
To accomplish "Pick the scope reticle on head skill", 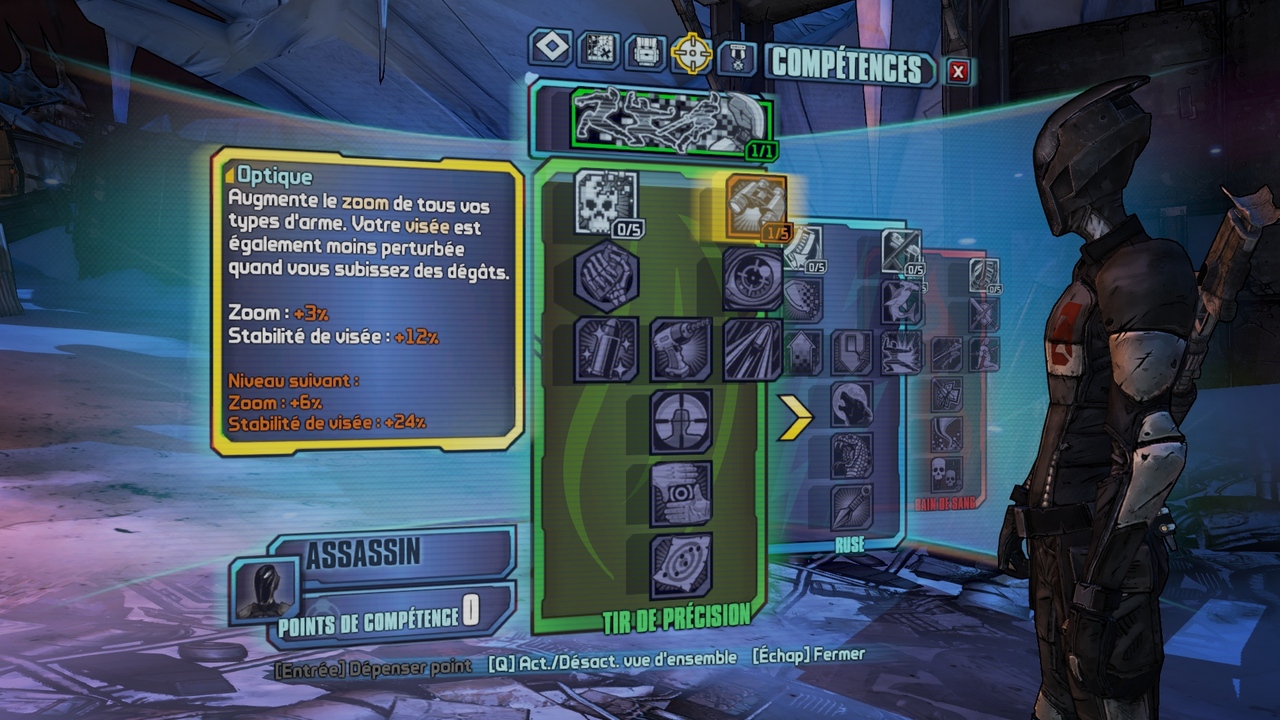I will [x=681, y=421].
